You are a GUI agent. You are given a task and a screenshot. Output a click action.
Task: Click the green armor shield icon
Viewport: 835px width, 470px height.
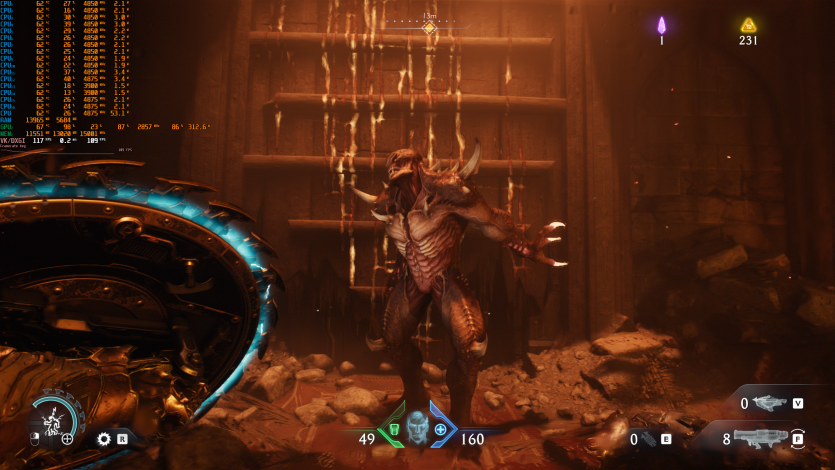click(394, 430)
